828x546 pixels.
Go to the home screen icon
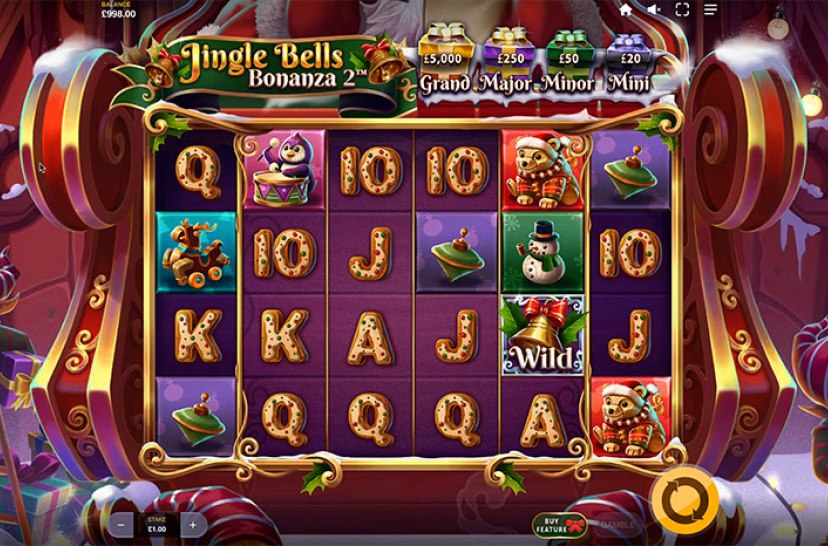tap(626, 10)
